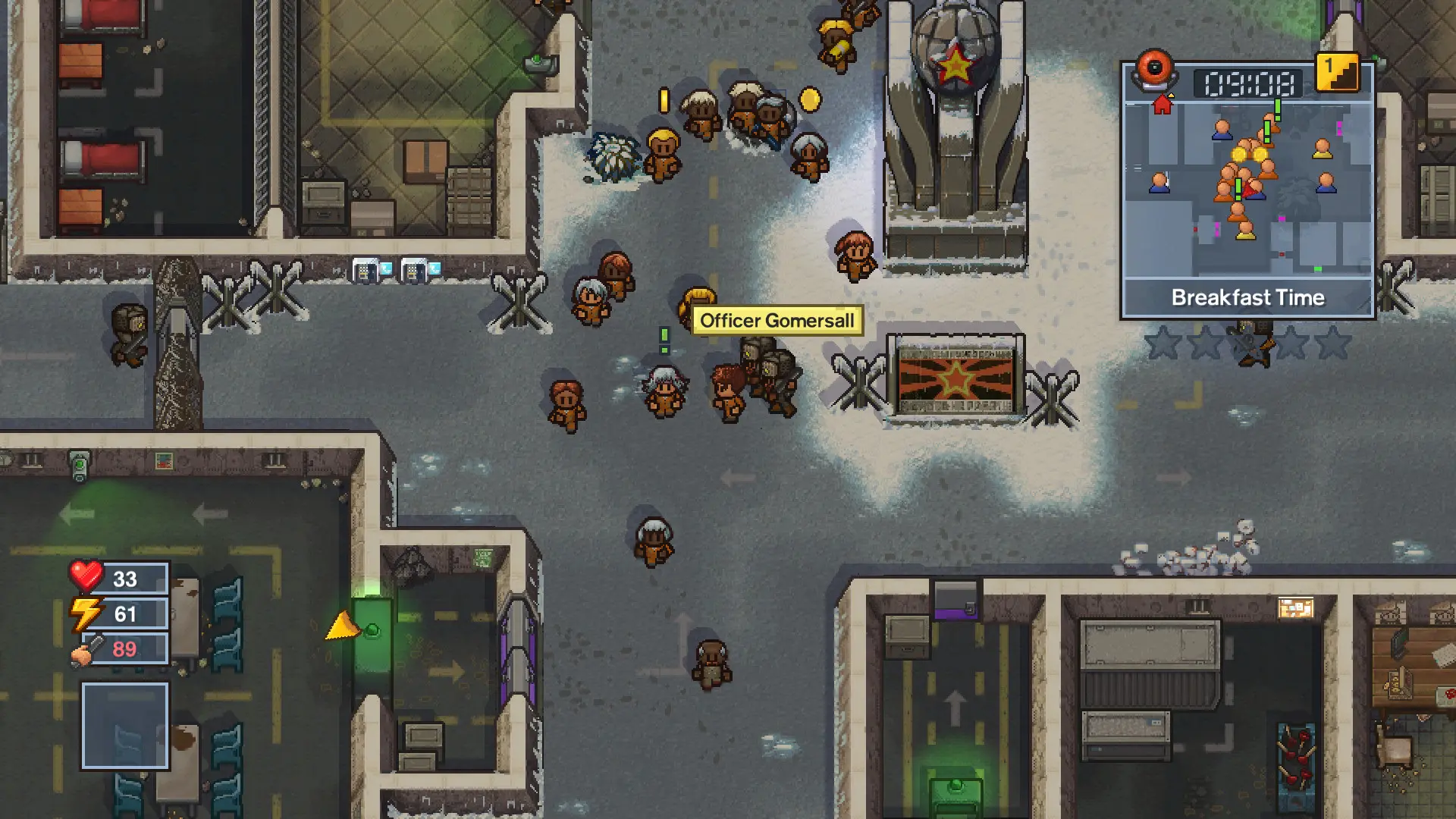Select the red player arrow on the minimap

pyautogui.click(x=1250, y=190)
